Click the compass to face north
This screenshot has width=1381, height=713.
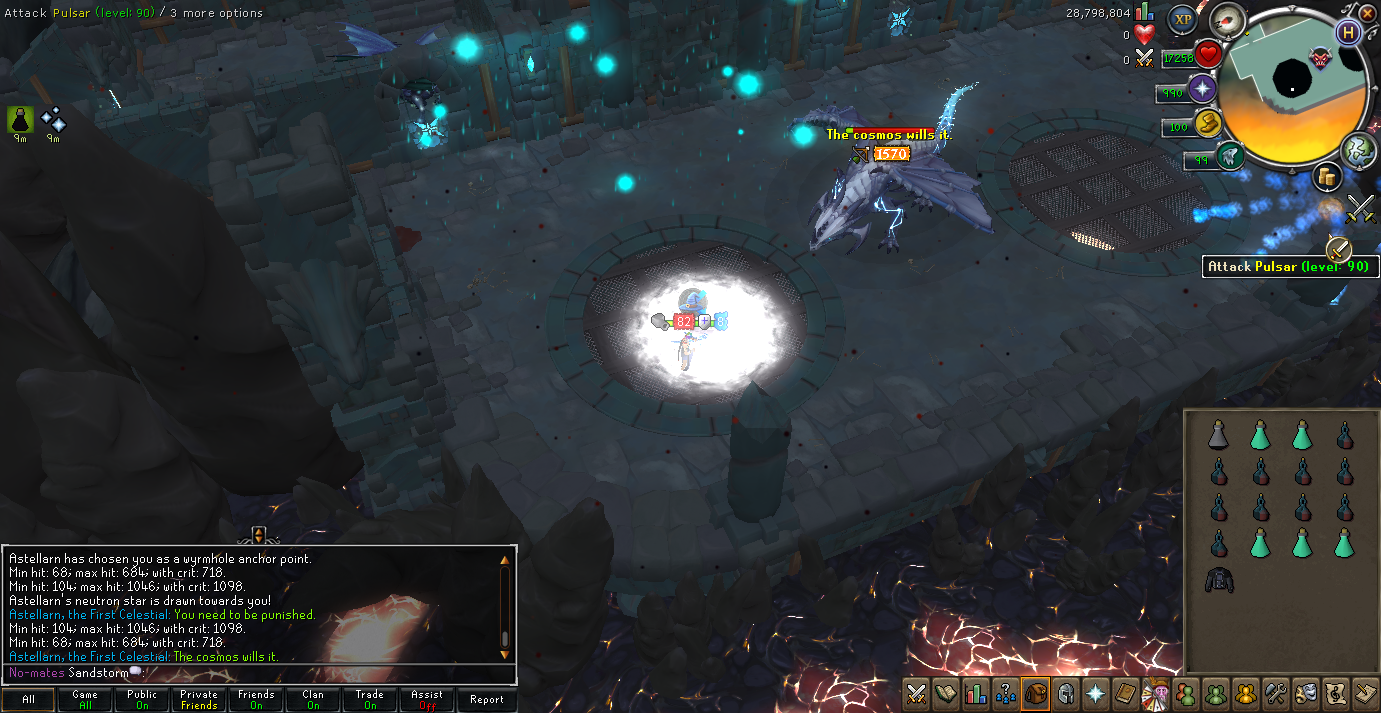coord(1226,19)
